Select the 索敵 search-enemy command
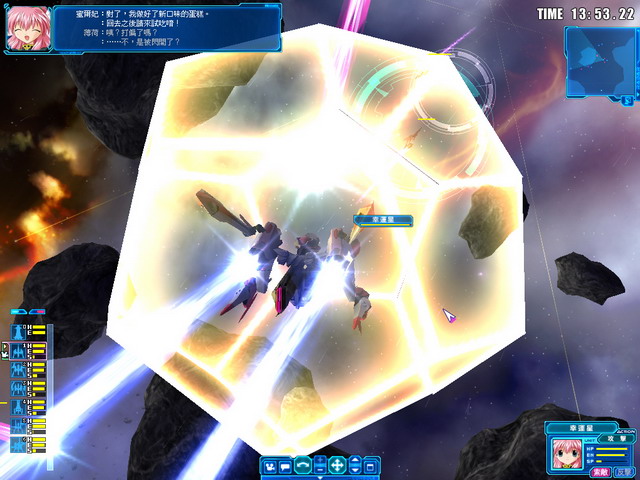Viewport: 640px width, 480px height. (x=599, y=470)
